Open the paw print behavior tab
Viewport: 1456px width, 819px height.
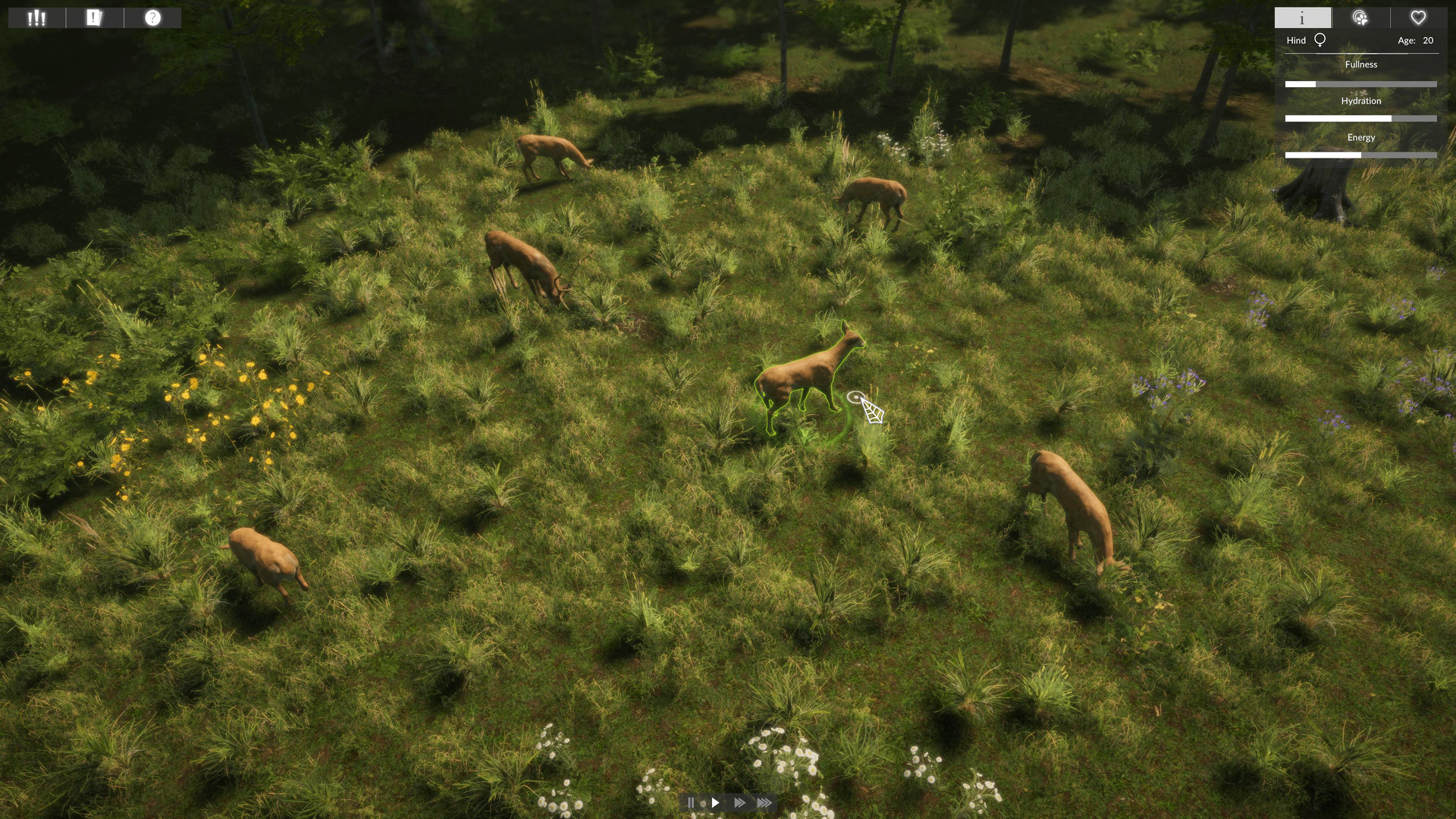1361,17
